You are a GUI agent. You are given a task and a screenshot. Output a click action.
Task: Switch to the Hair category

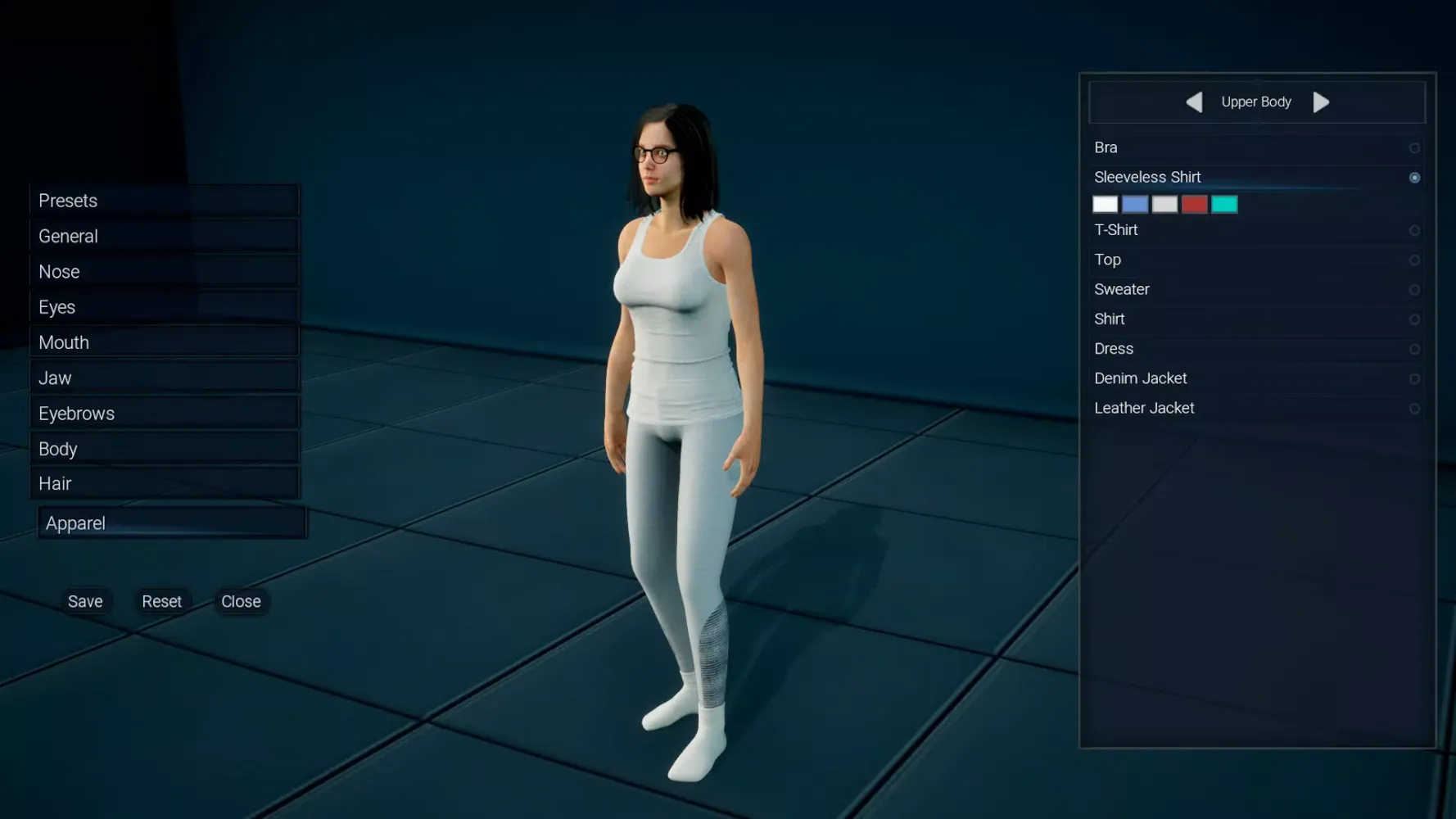164,482
